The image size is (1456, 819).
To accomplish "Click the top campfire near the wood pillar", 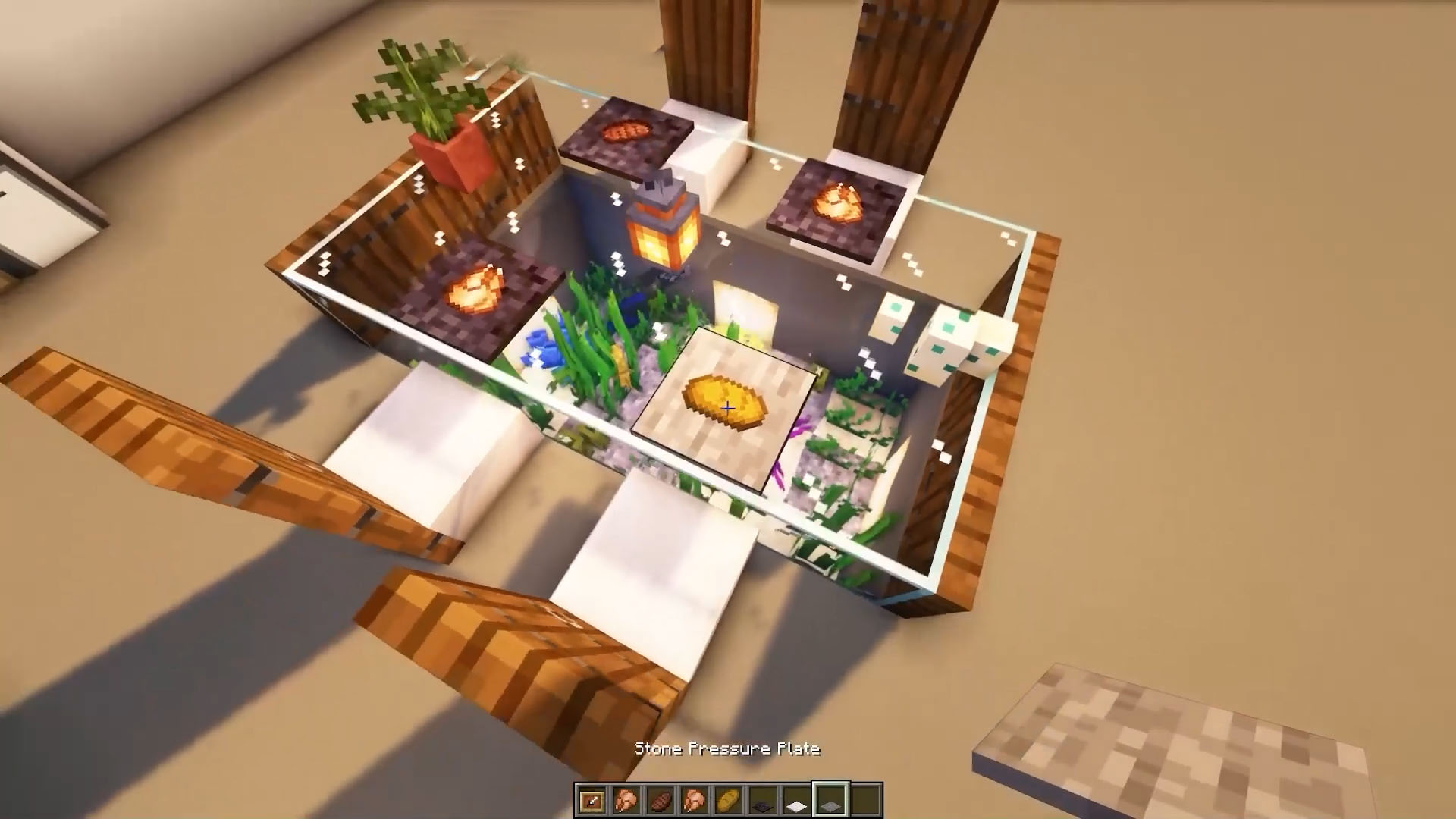I will pos(626,133).
